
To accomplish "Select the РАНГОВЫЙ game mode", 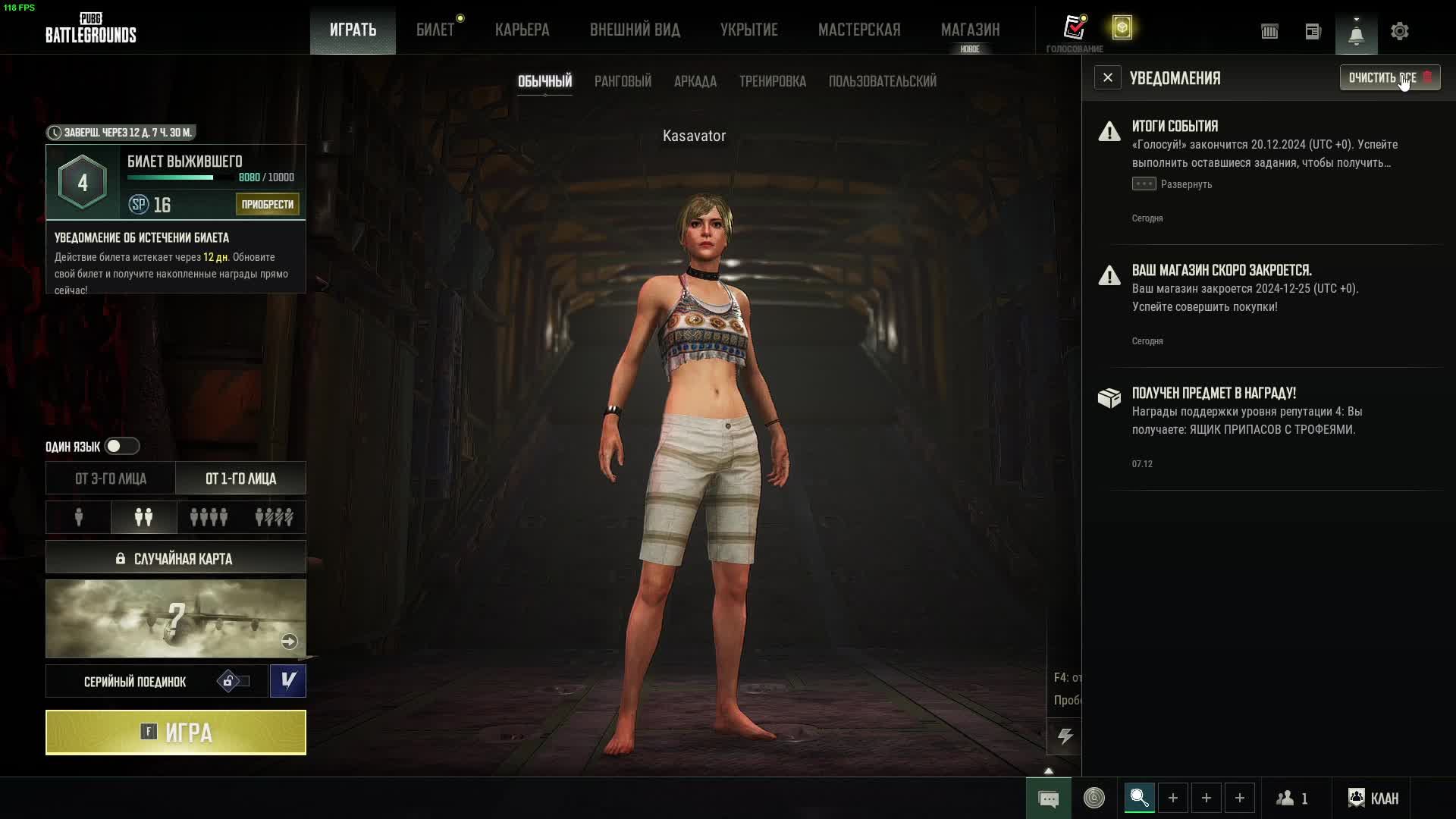I will (623, 81).
